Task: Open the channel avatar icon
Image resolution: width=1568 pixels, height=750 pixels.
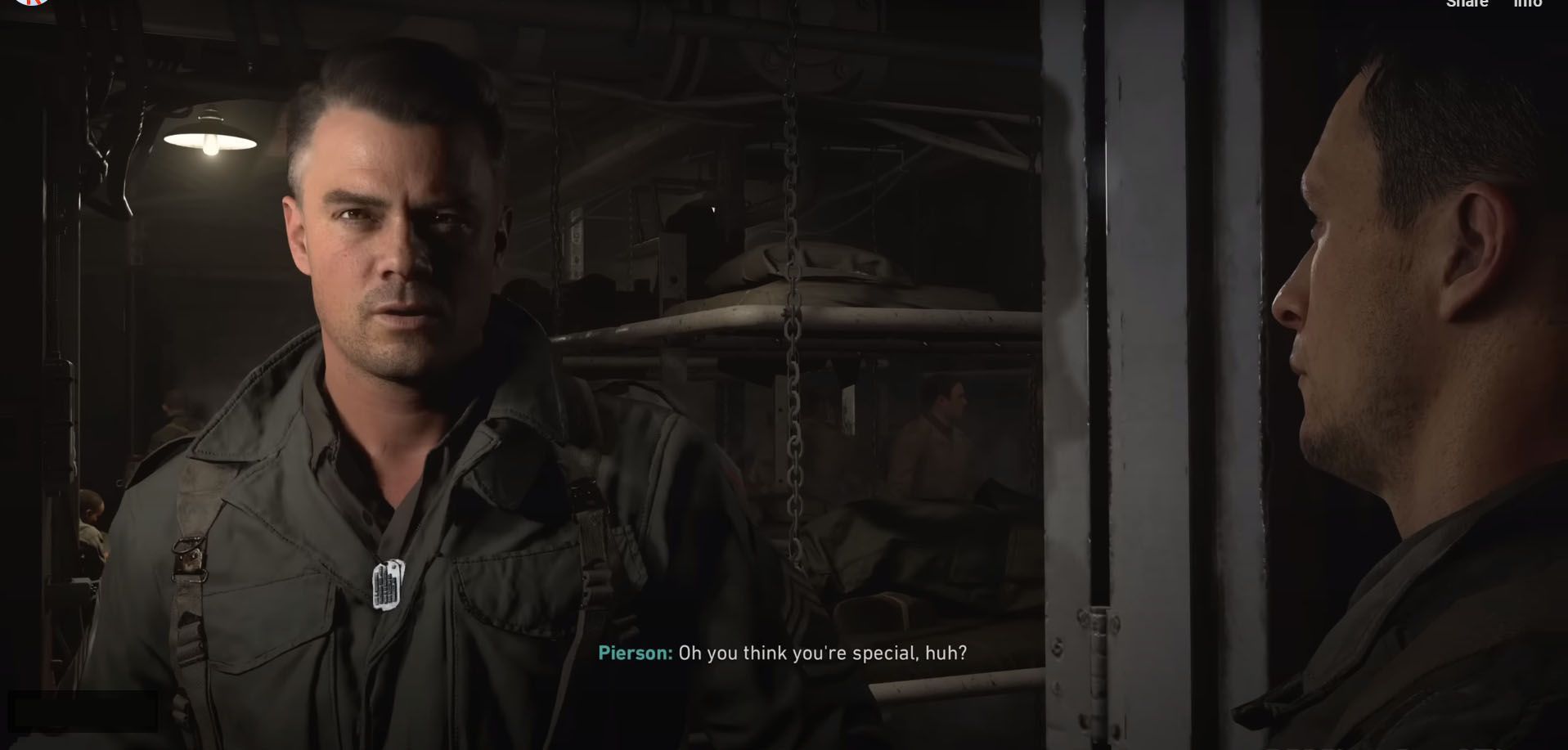Action: [32, 2]
